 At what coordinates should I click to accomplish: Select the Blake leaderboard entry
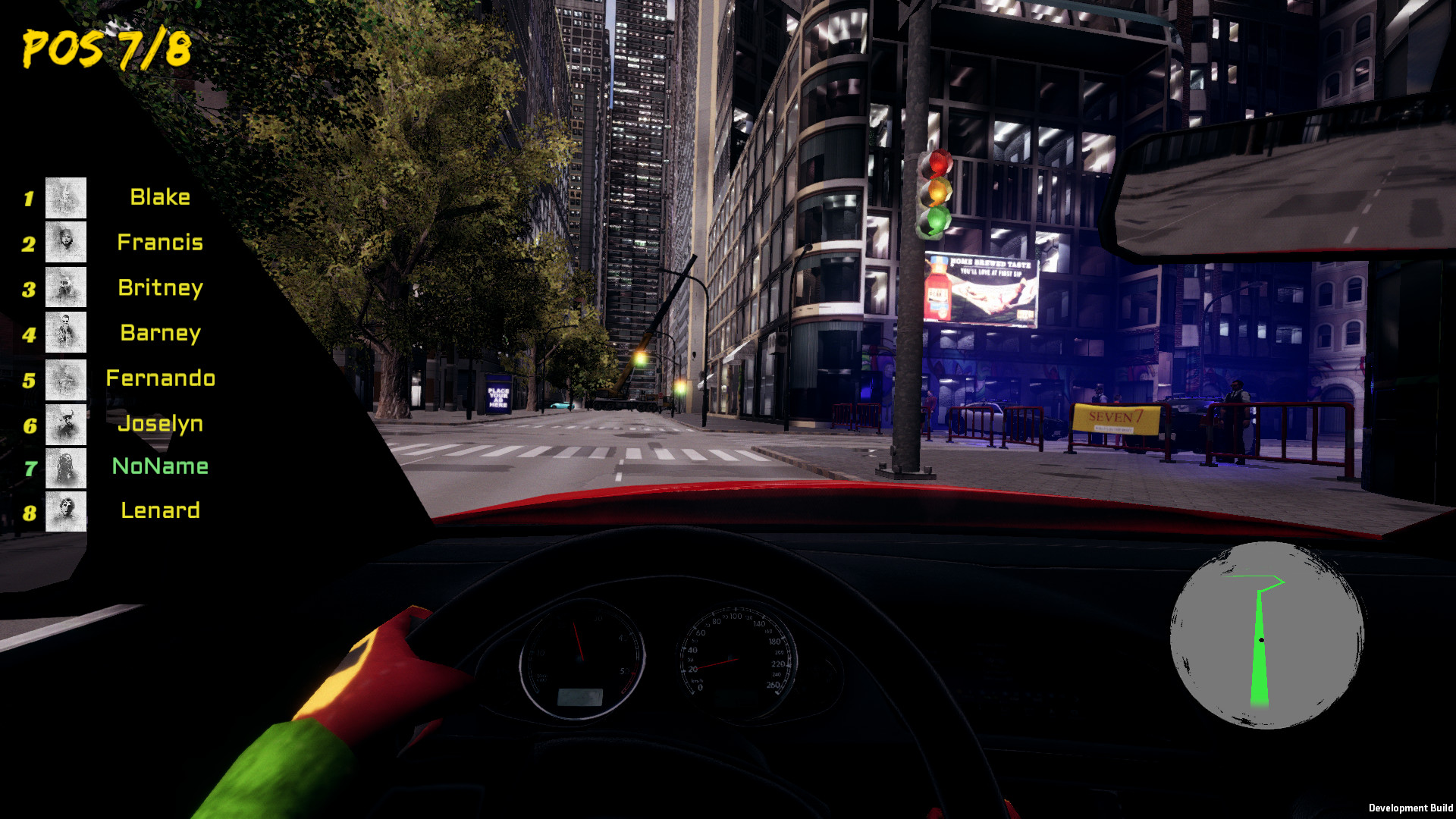point(160,198)
